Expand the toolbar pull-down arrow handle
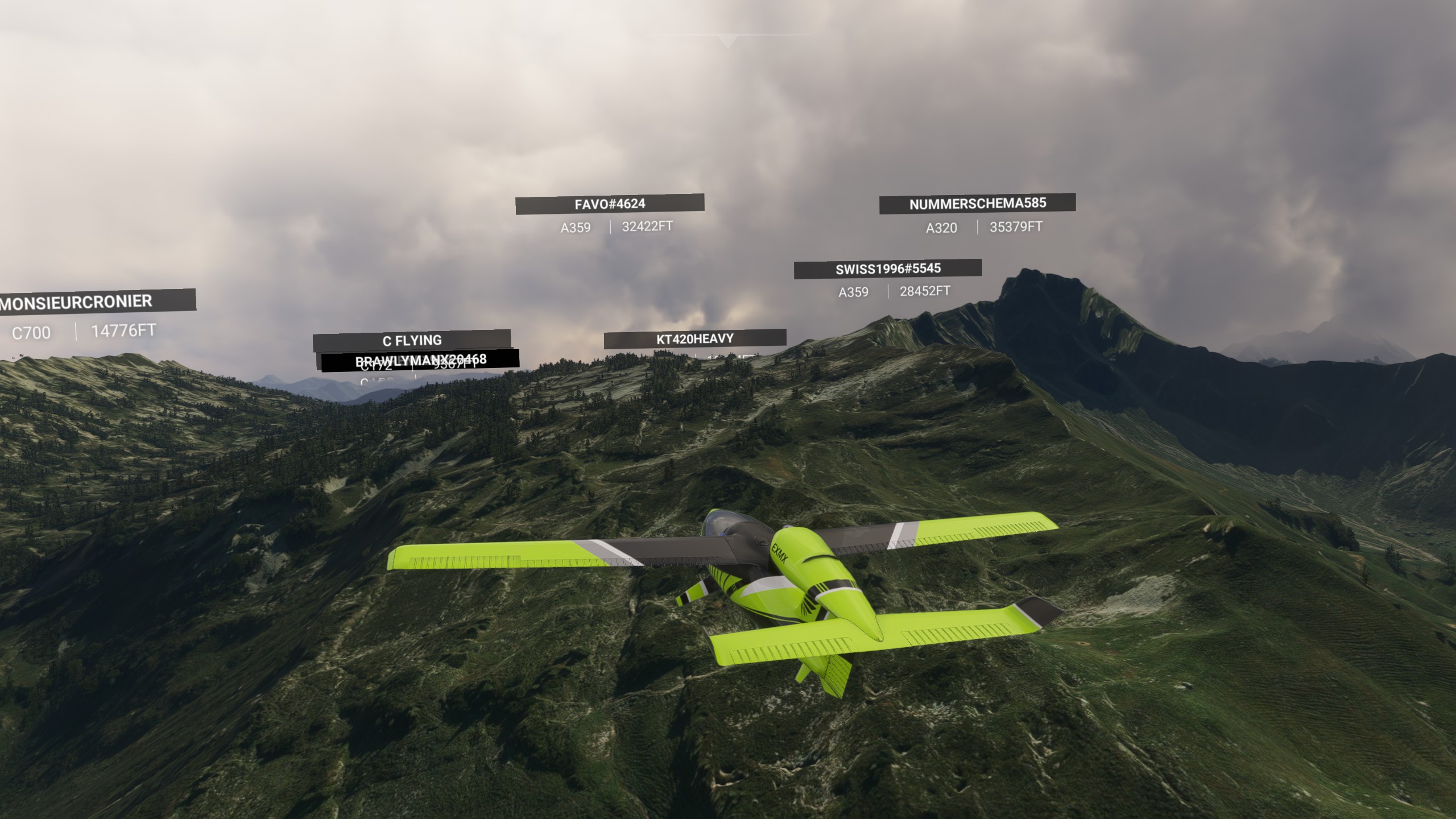The image size is (1456, 819). pos(727,40)
